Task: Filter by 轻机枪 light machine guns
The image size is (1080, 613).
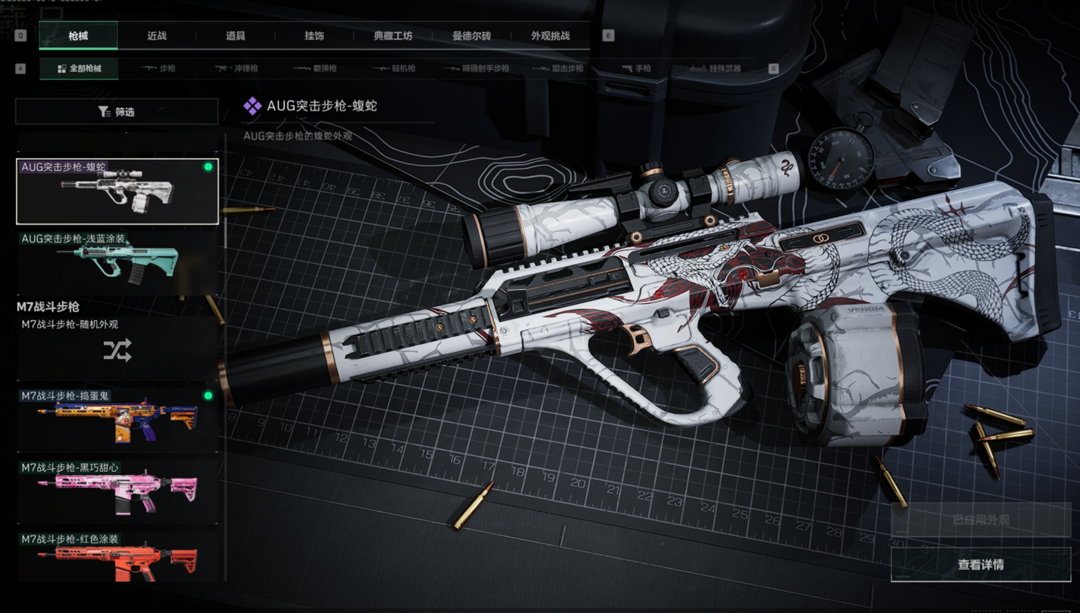Action: 394,69
